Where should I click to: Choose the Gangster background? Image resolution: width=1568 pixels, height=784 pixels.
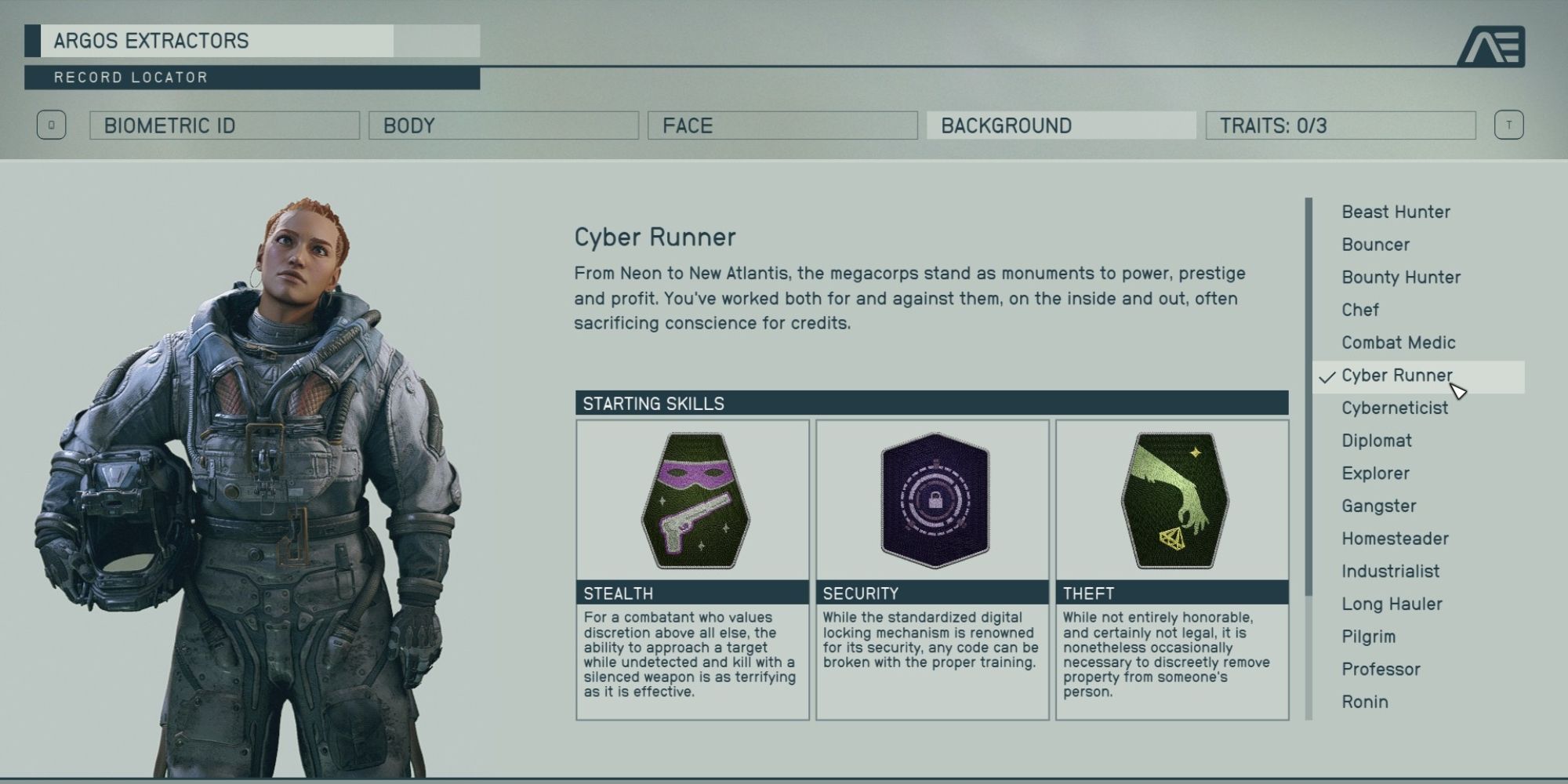tap(1379, 506)
